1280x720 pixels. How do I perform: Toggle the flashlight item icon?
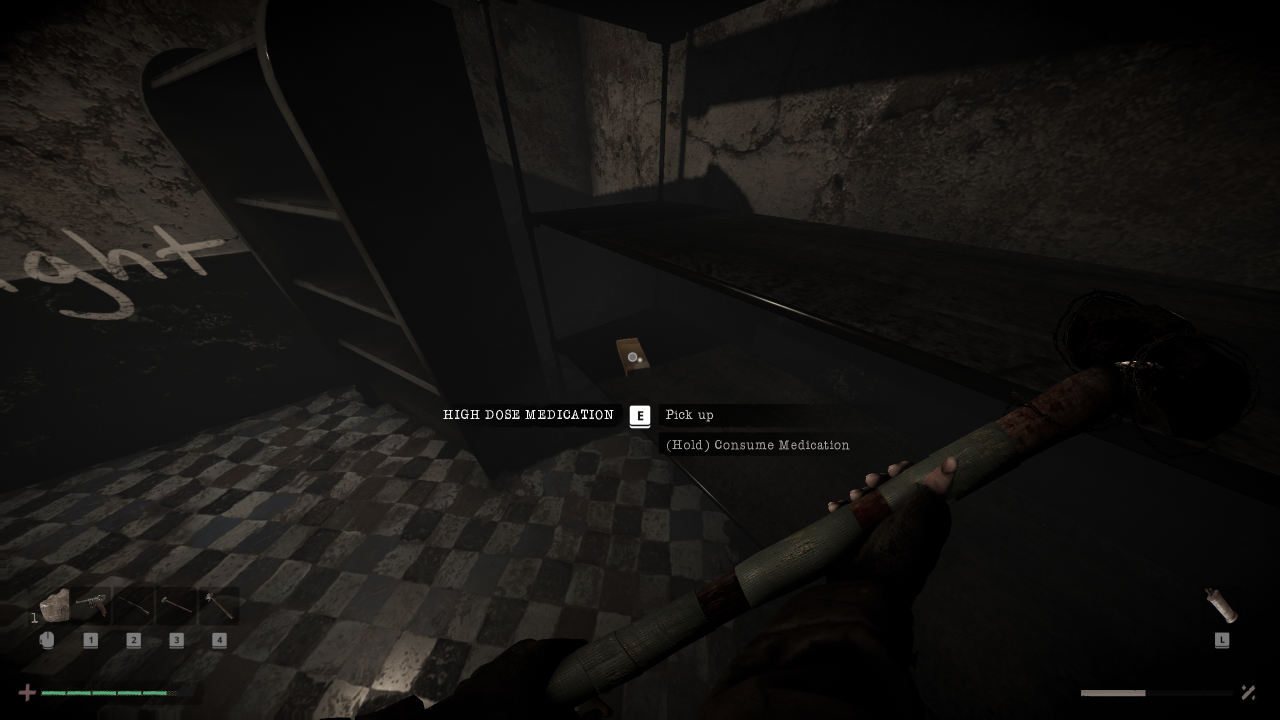[1221, 606]
